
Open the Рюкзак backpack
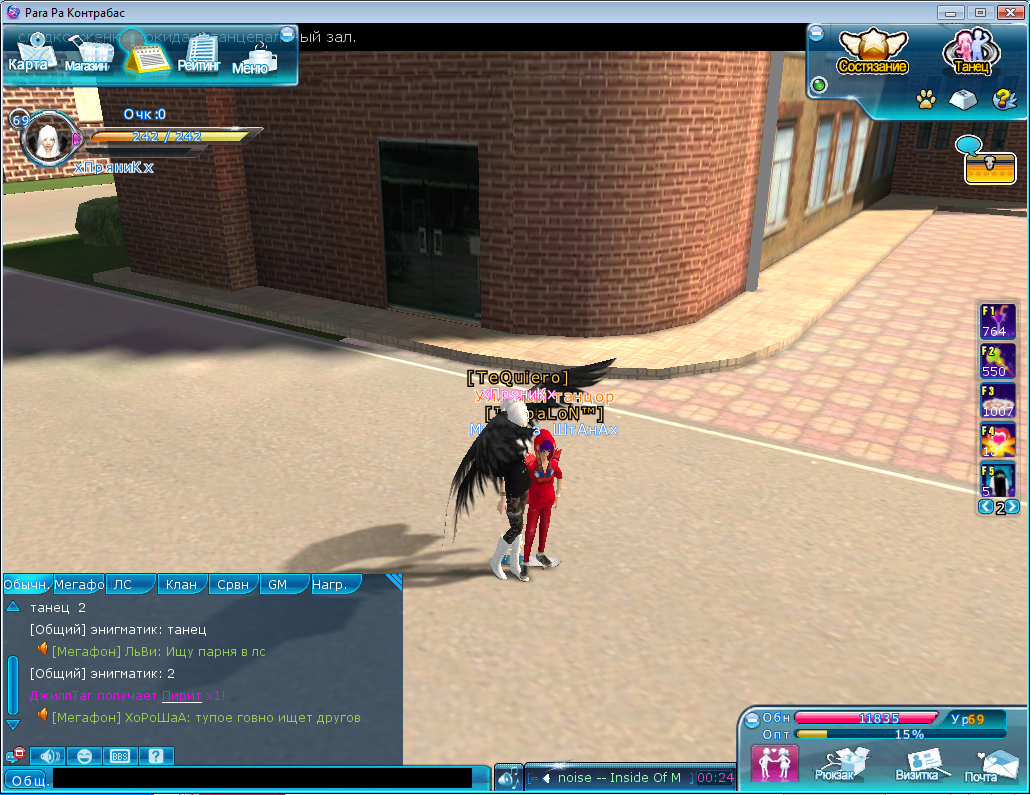click(x=834, y=763)
